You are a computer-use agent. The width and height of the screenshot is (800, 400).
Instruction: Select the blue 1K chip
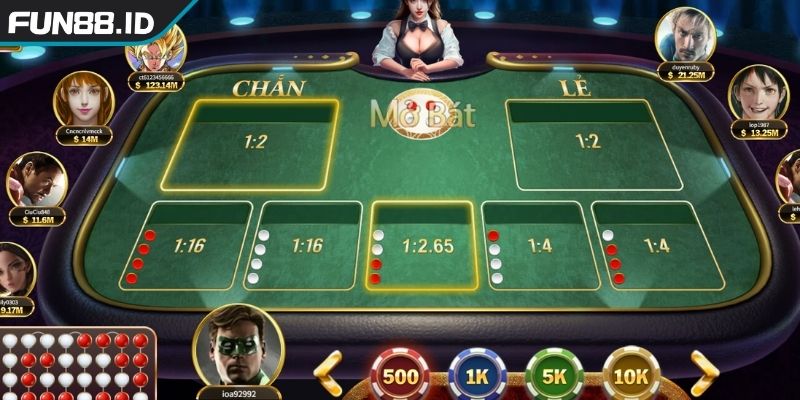477,375
